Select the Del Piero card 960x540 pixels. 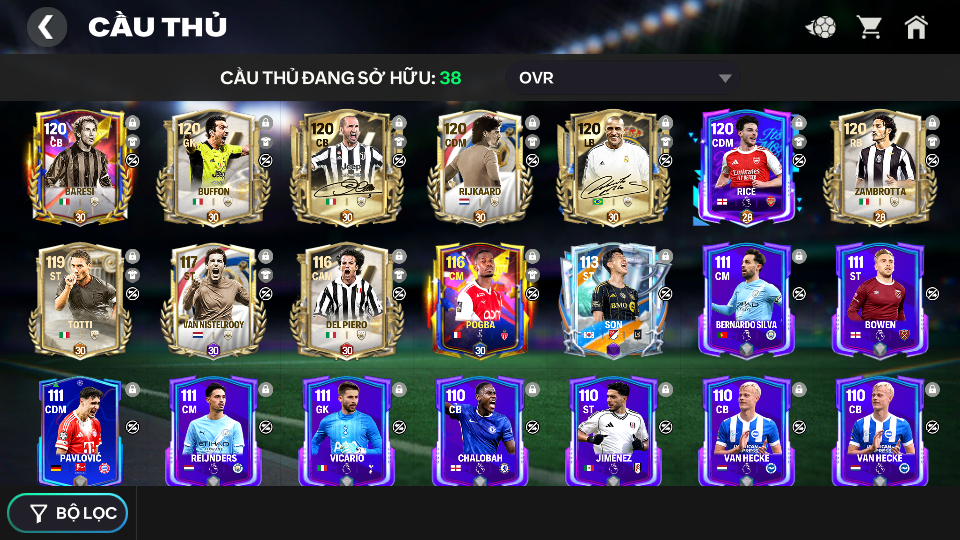(x=347, y=300)
